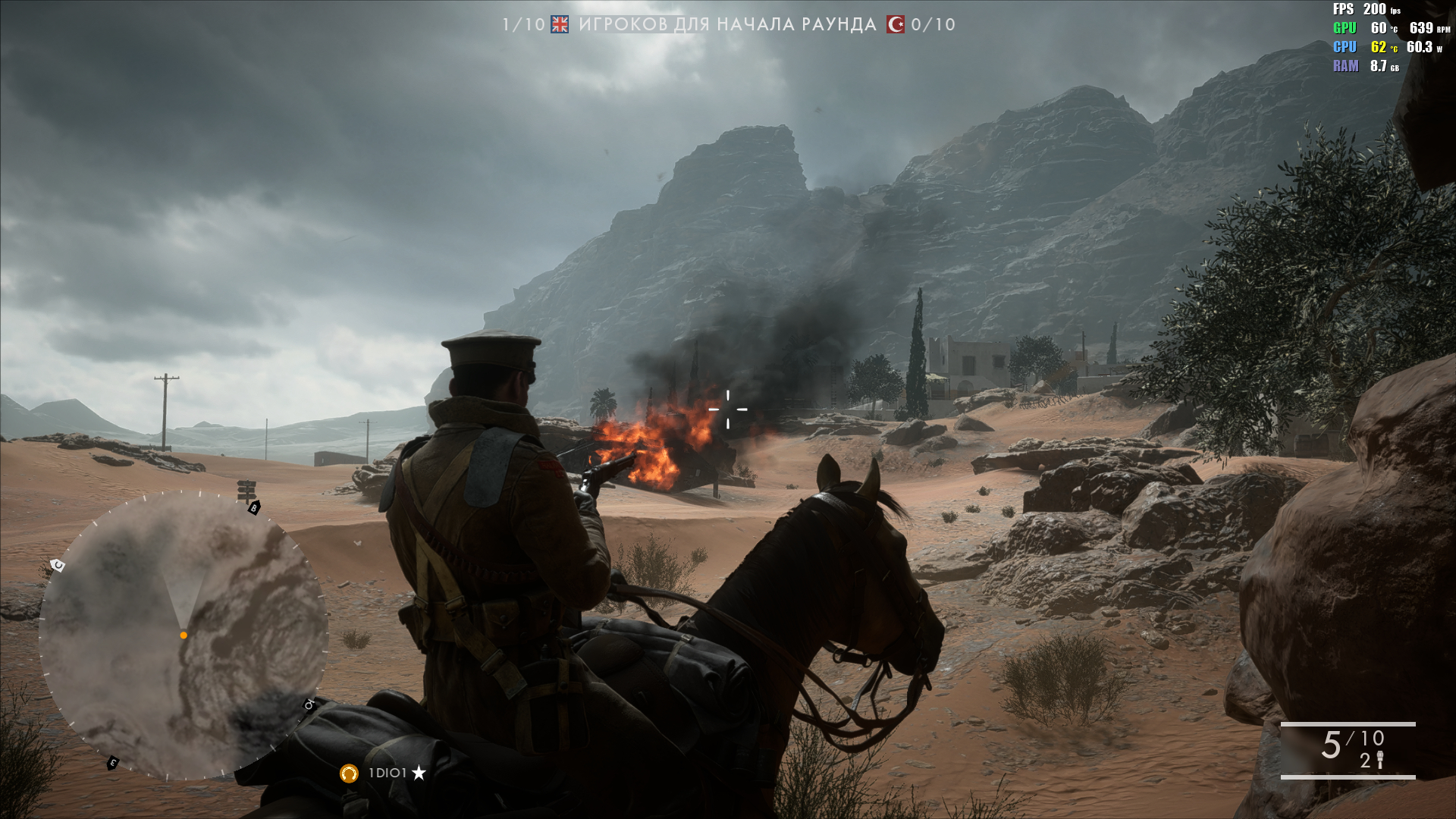Image resolution: width=1456 pixels, height=819 pixels.
Task: Select objective D marker on minimap edge
Action: [309, 704]
